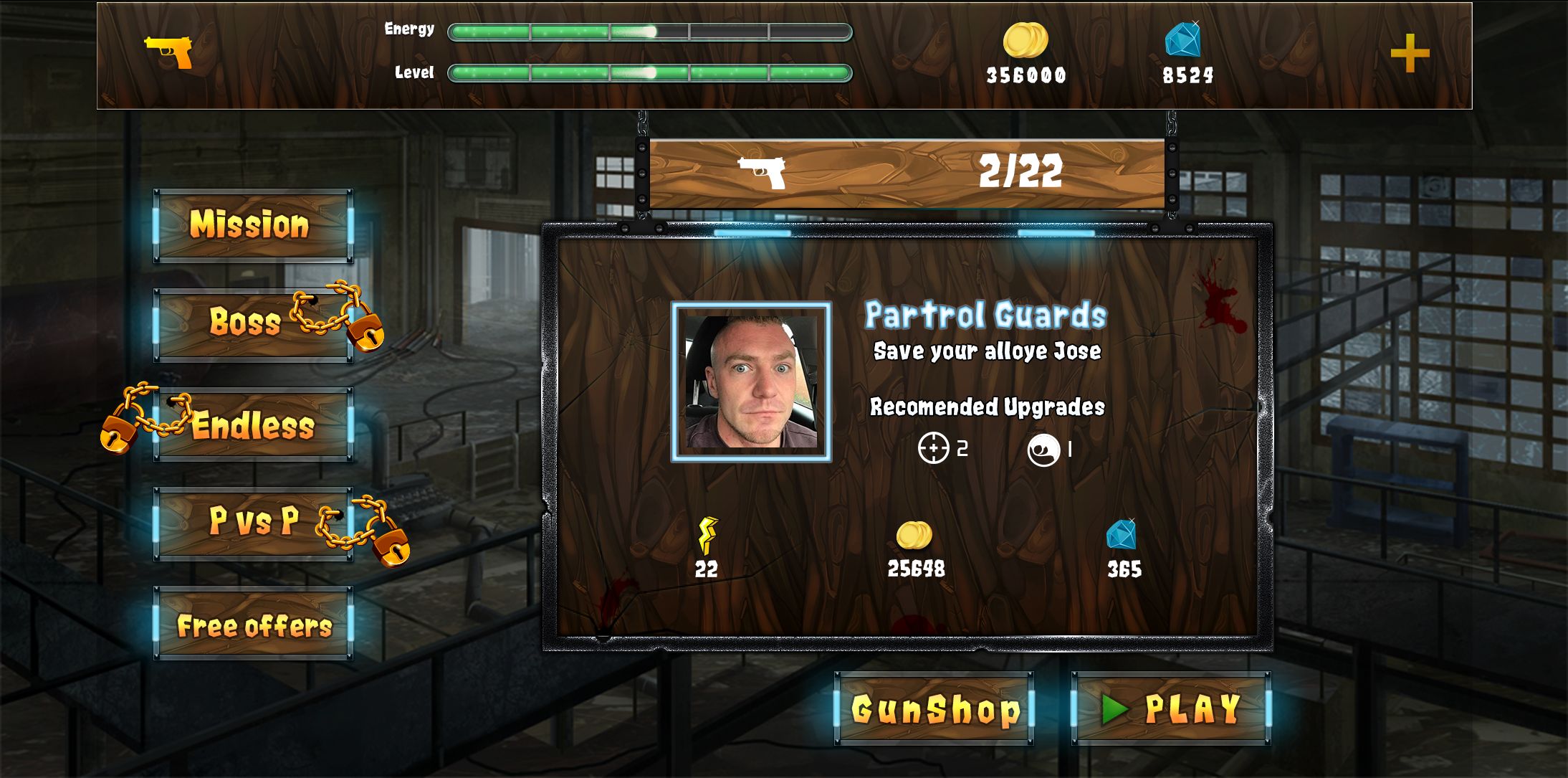Choose the locked Endless mode
This screenshot has height=778, width=1568.
253,424
